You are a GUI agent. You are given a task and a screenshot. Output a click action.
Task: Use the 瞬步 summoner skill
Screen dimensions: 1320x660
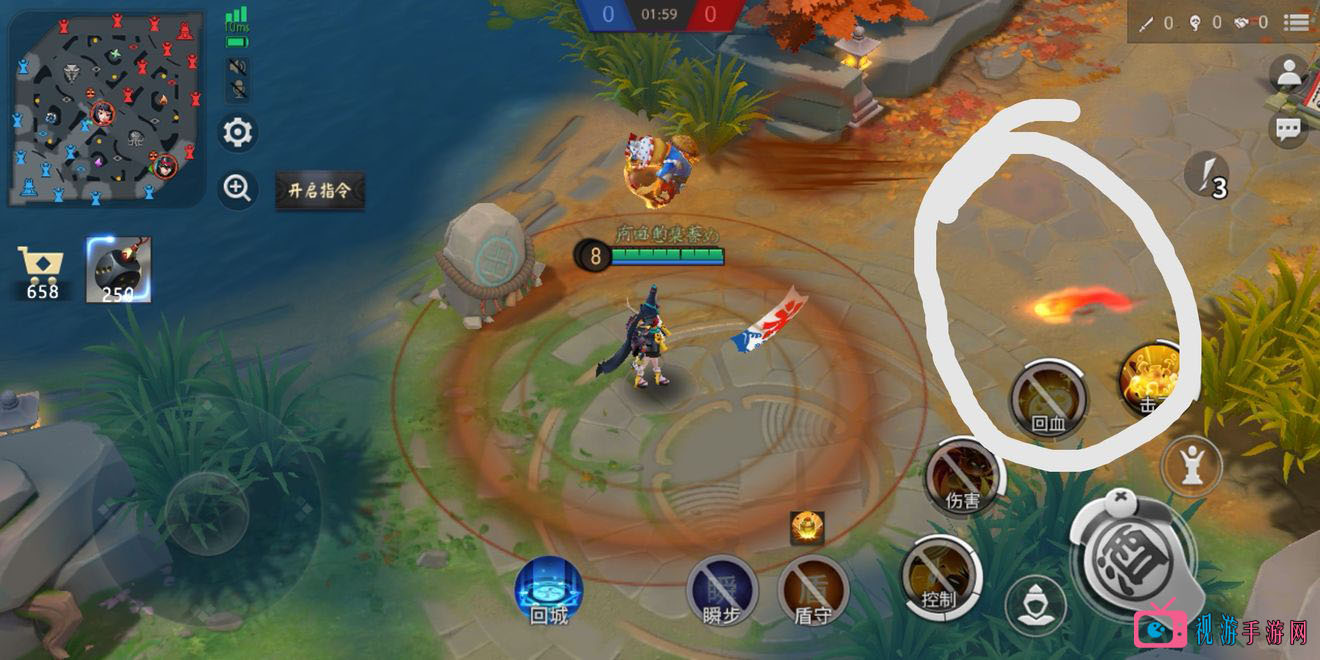click(x=721, y=590)
